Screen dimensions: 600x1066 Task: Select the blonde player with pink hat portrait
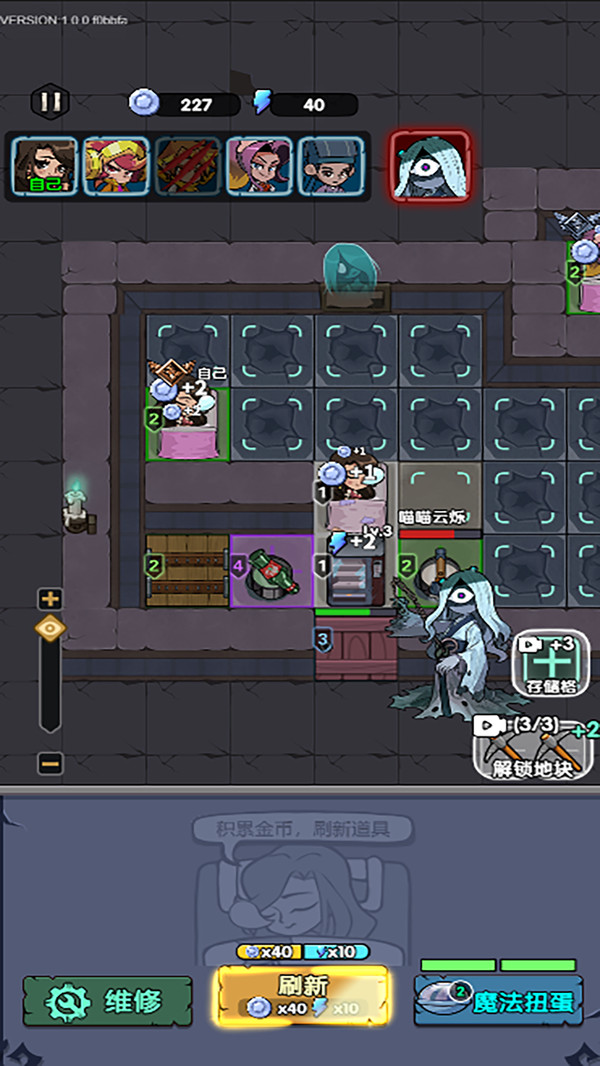point(116,165)
